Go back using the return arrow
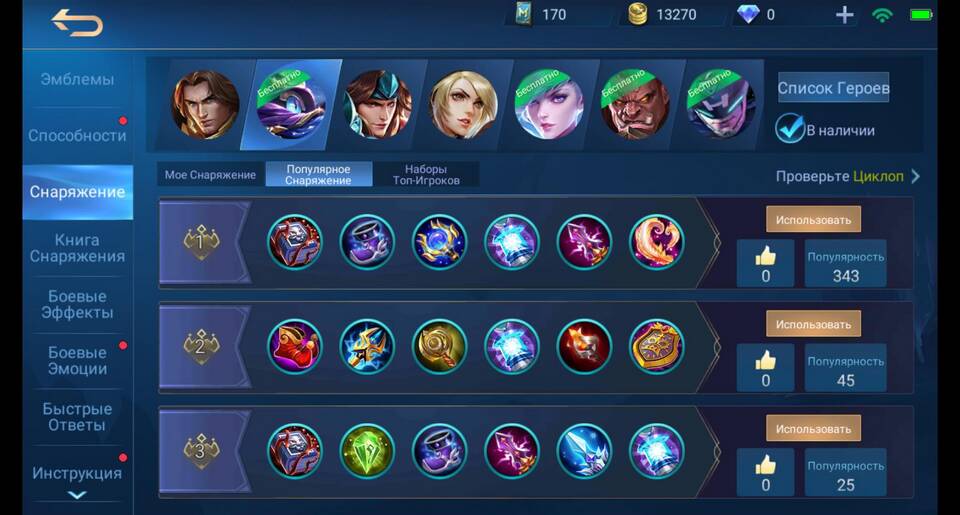The image size is (960, 515). coord(77,23)
